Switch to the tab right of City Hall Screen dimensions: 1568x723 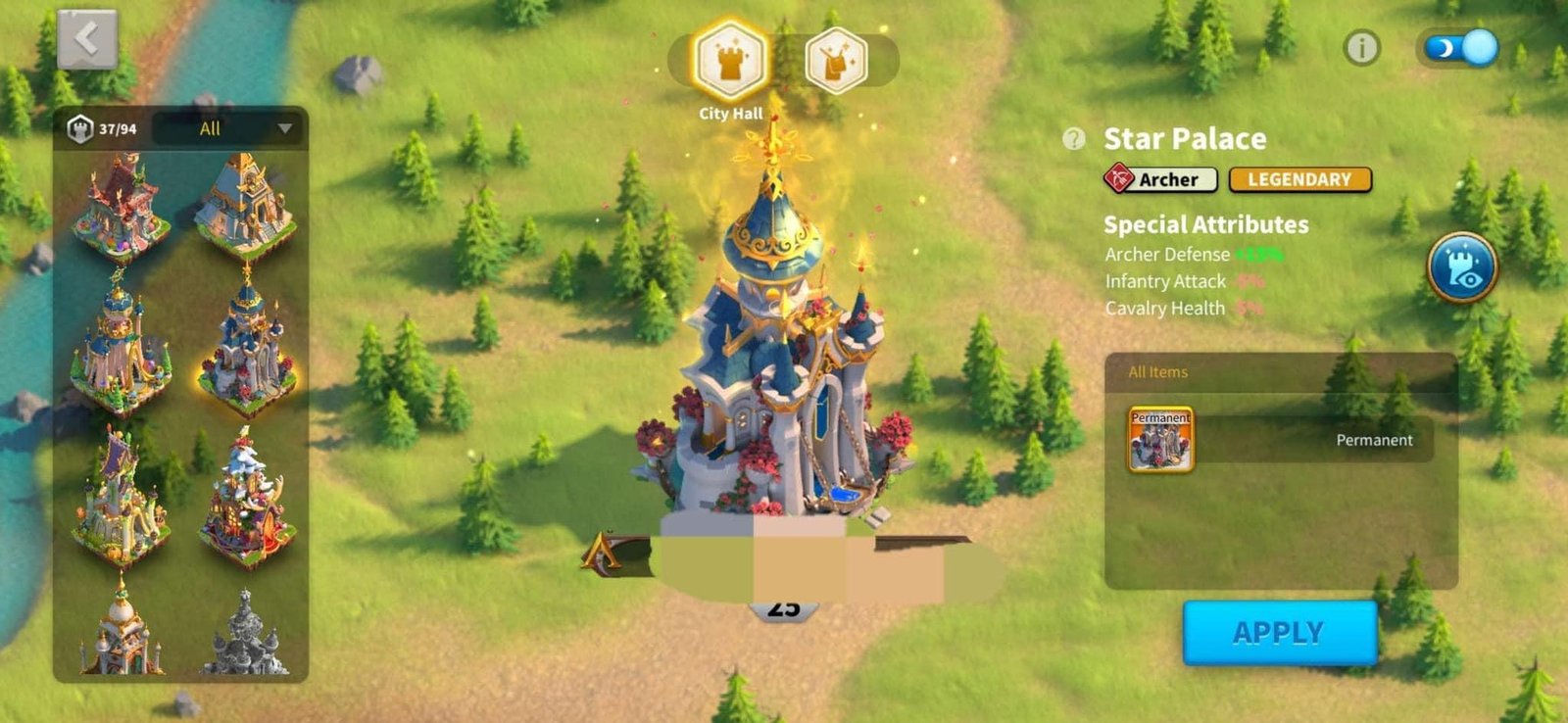tap(836, 62)
